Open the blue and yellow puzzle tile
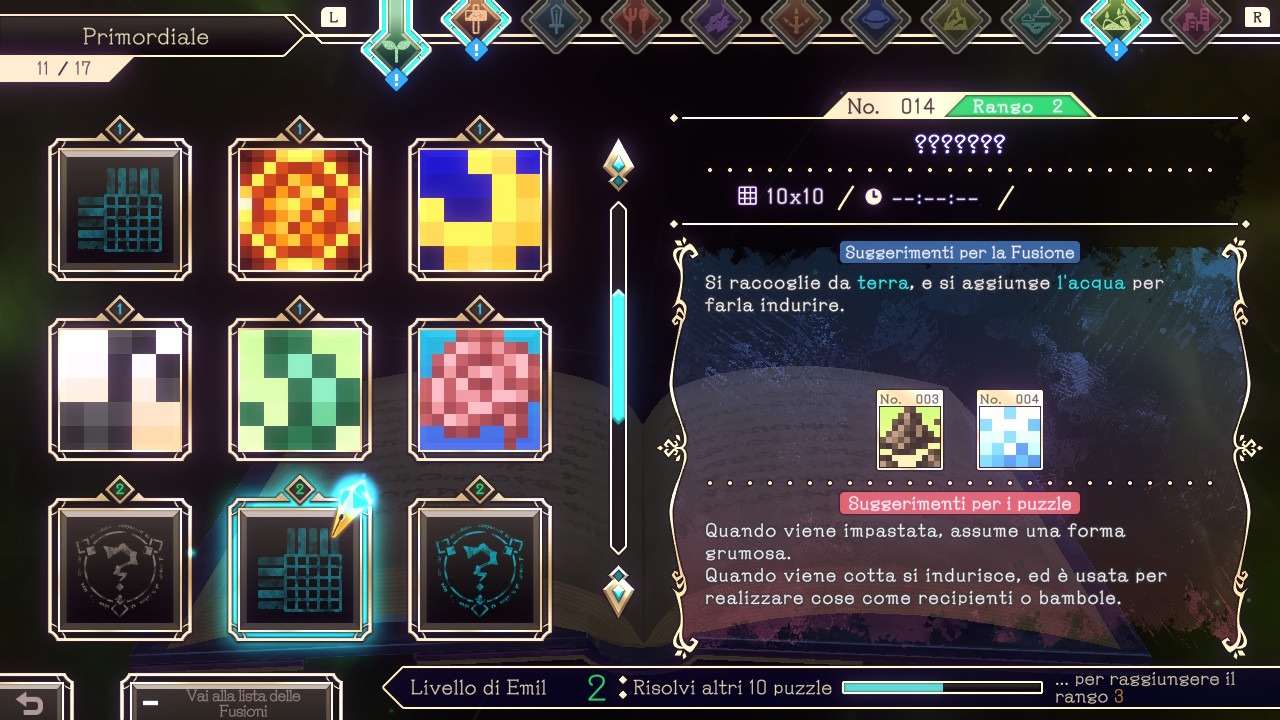 tap(480, 209)
